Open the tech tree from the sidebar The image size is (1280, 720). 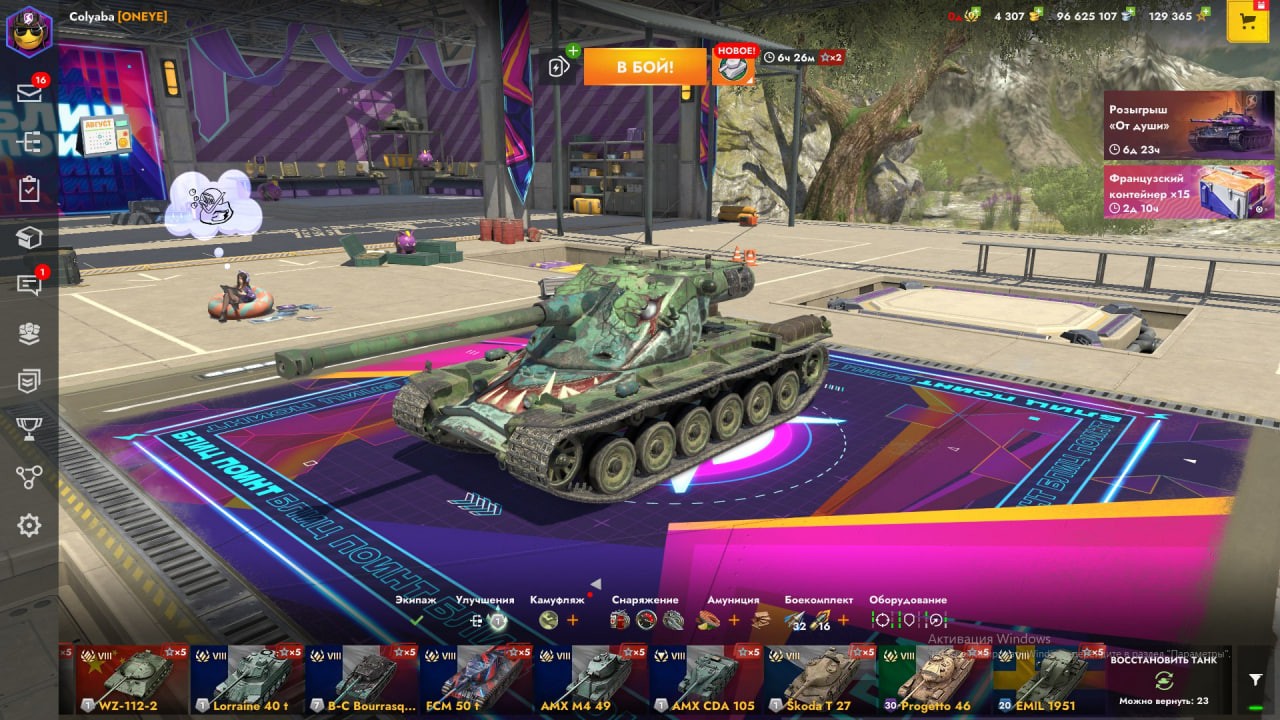click(29, 477)
